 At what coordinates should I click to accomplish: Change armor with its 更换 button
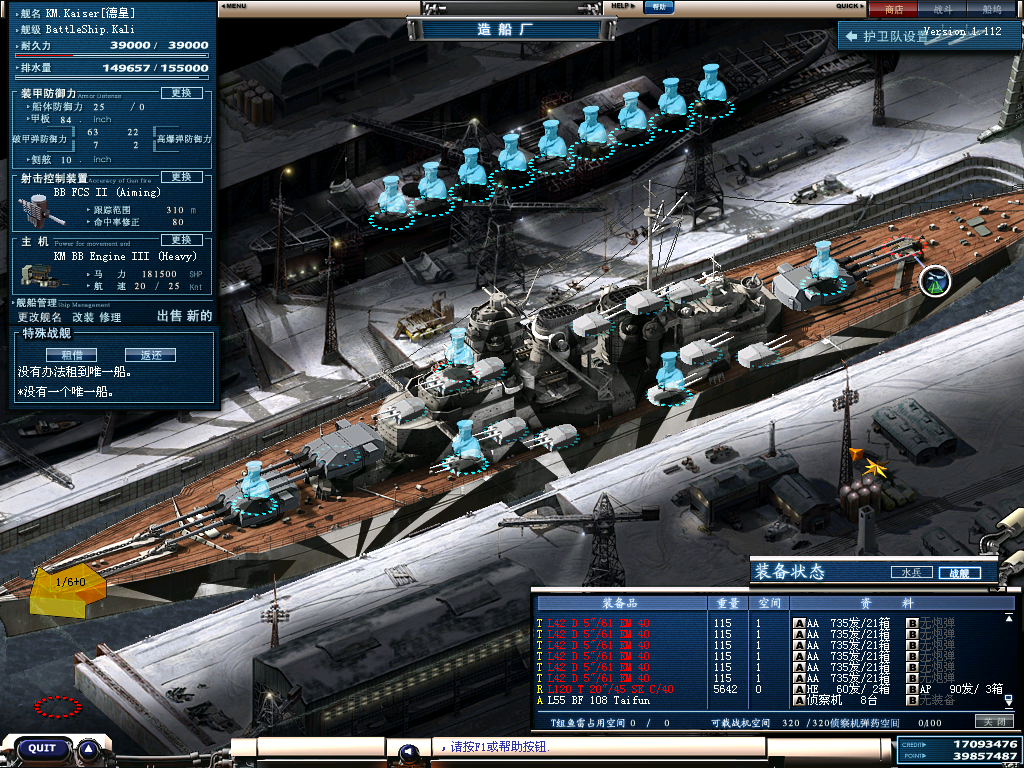(181, 93)
